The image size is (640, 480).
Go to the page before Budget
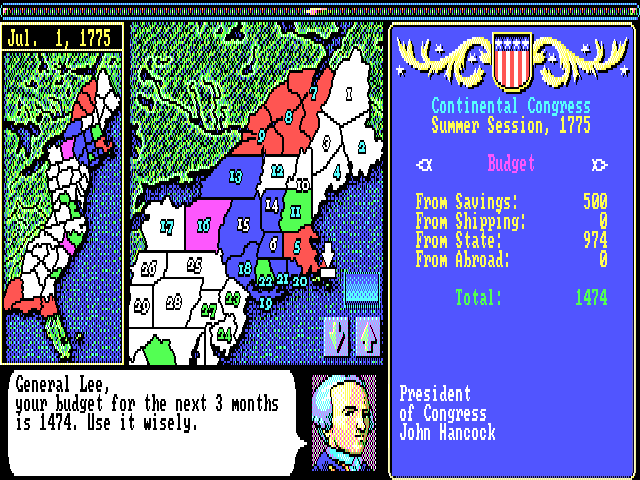(x=427, y=165)
